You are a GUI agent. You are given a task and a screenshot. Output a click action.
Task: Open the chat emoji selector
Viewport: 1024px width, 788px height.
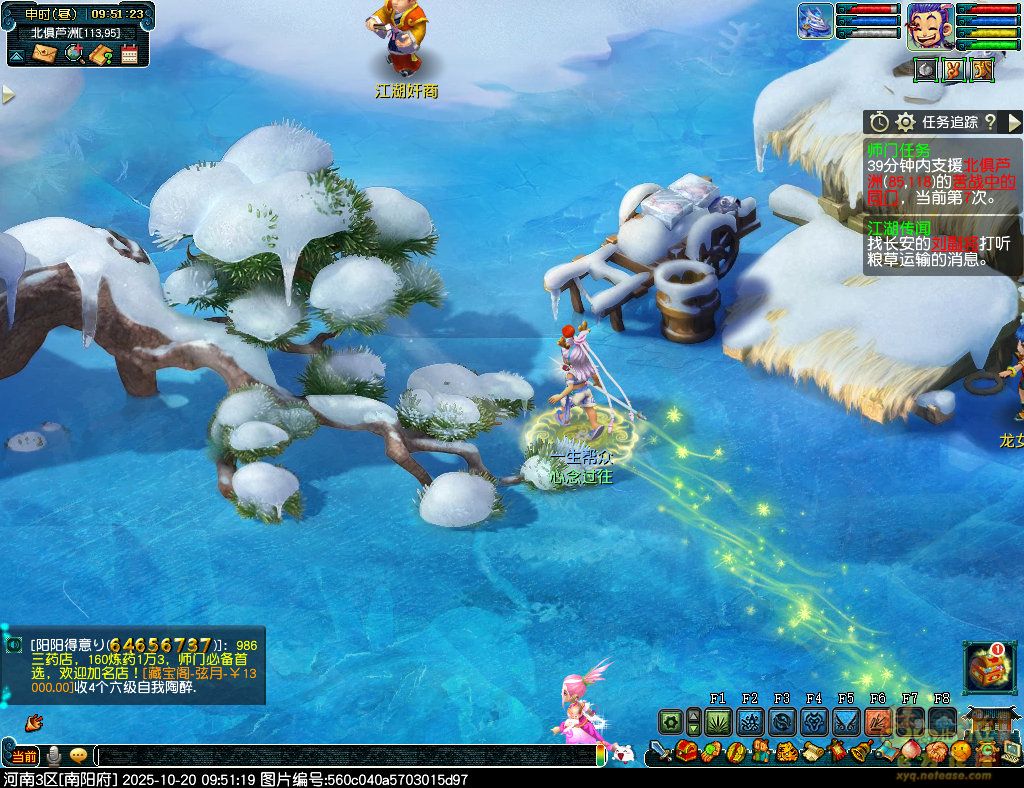[x=77, y=756]
